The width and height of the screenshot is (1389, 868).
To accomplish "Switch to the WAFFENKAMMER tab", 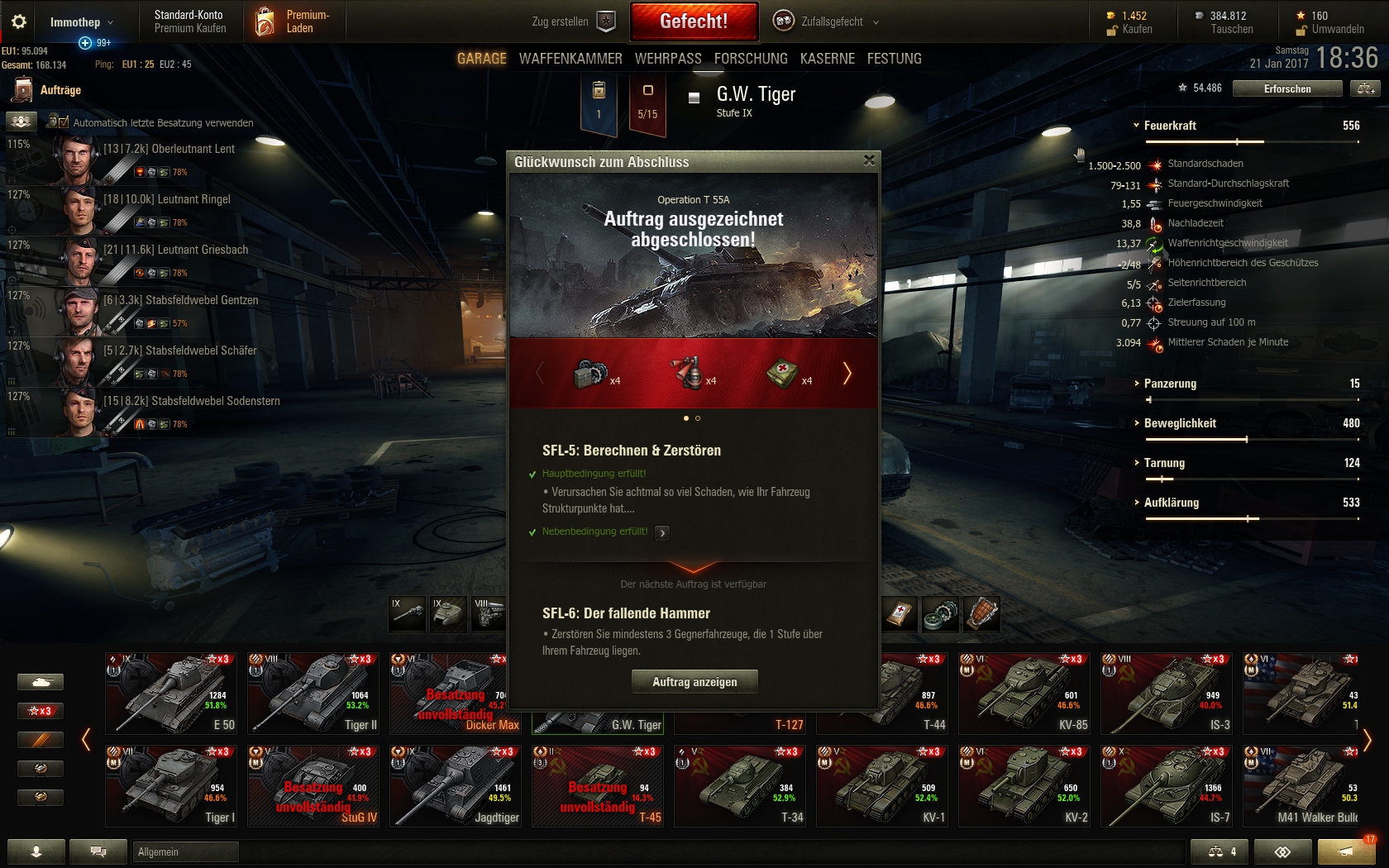I will 570,59.
